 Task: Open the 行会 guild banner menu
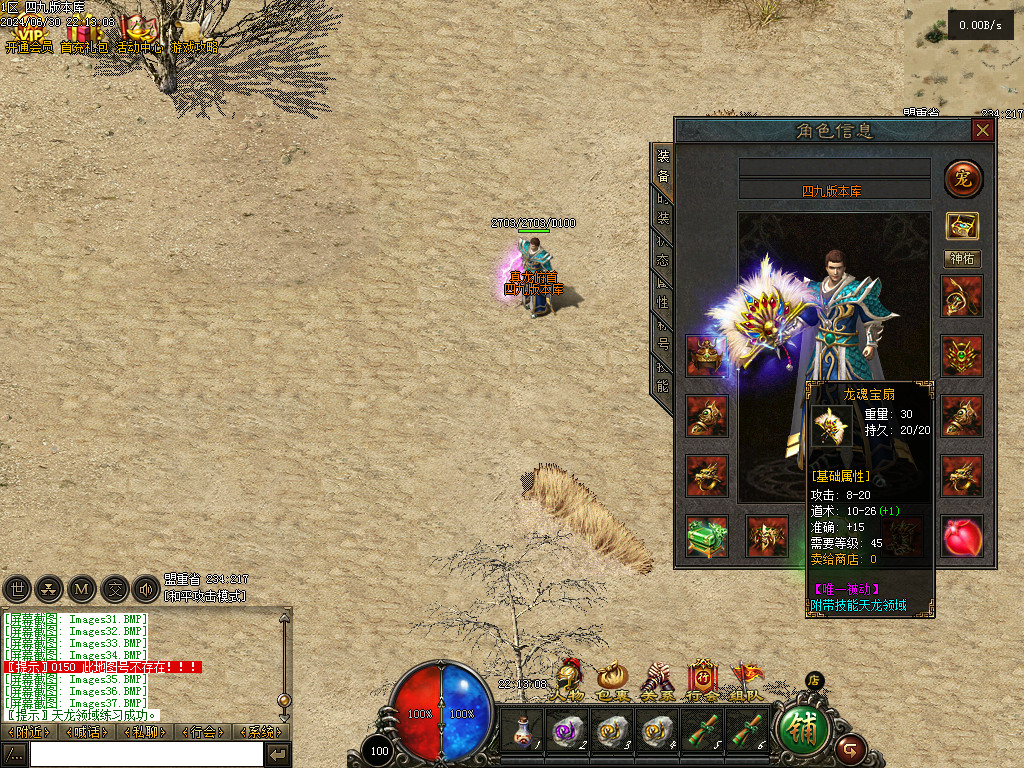(702, 683)
